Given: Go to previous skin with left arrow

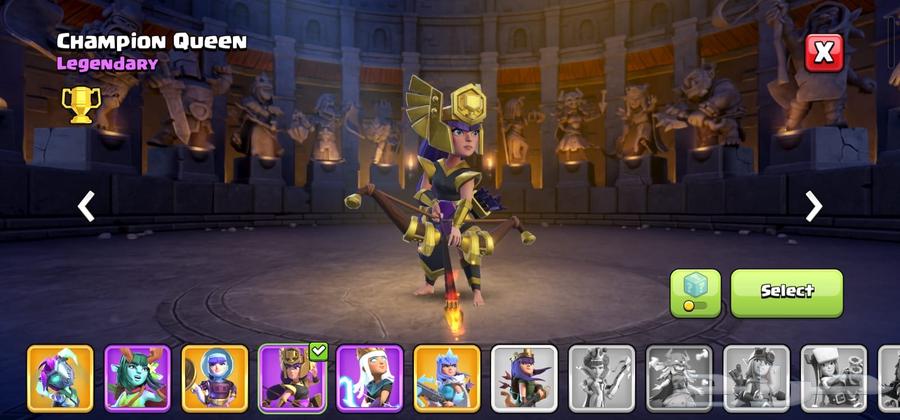Looking at the screenshot, I should tap(87, 206).
